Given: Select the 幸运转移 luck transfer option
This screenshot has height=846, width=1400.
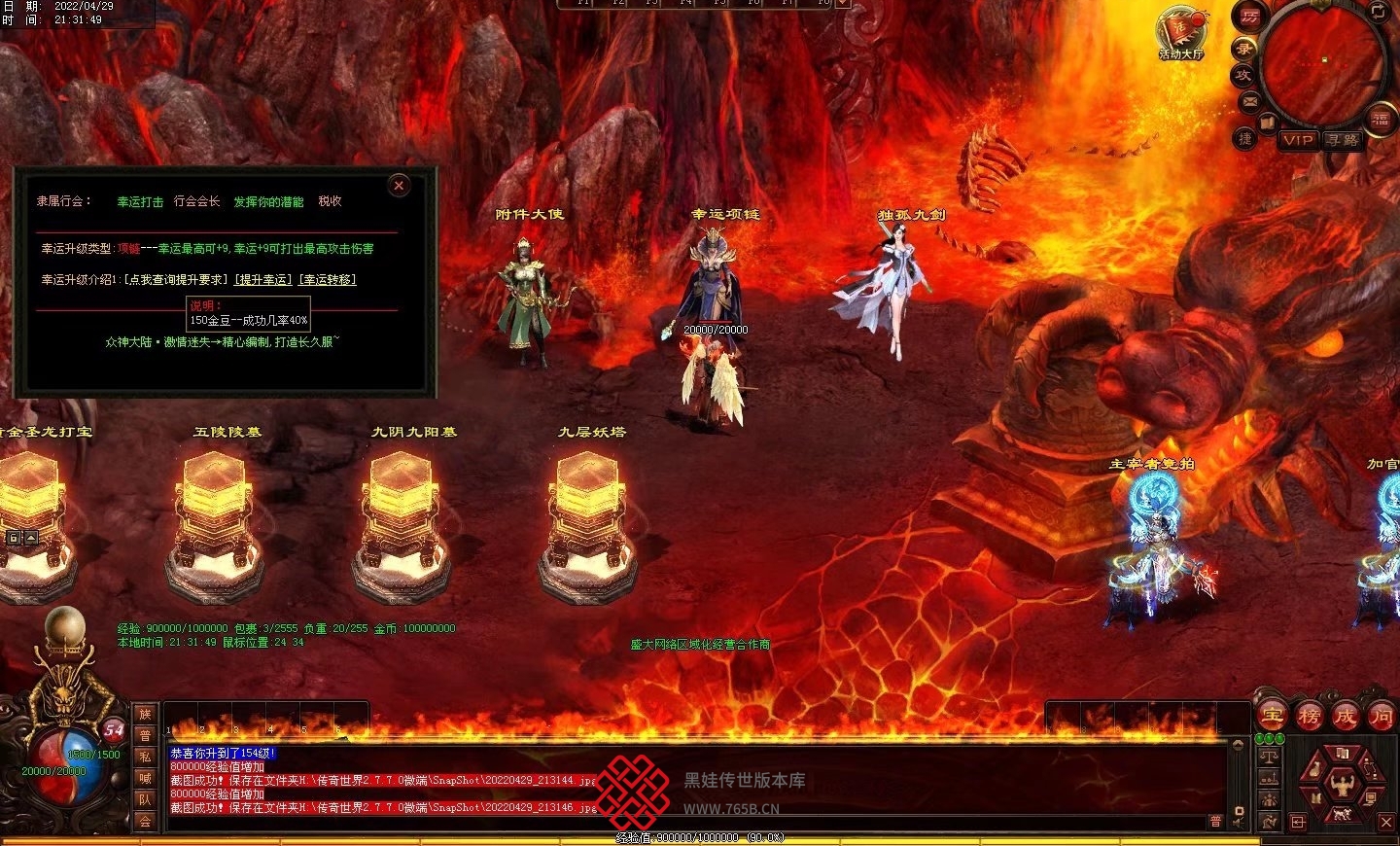Looking at the screenshot, I should pos(328,280).
